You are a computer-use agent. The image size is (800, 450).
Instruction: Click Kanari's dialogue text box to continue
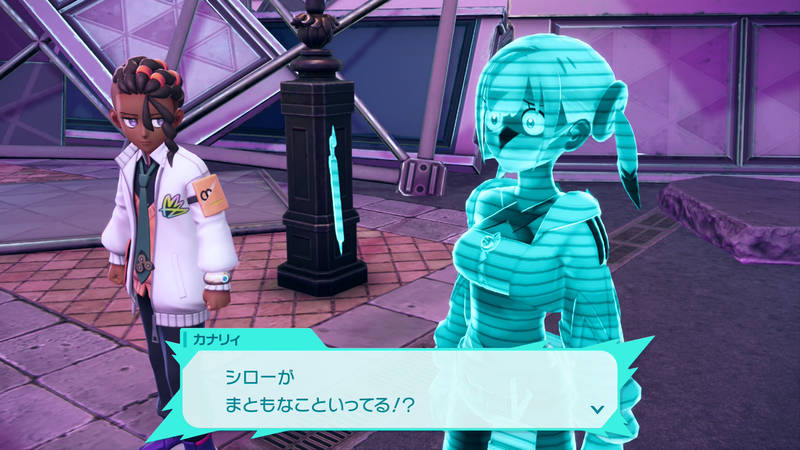pyautogui.click(x=400, y=388)
